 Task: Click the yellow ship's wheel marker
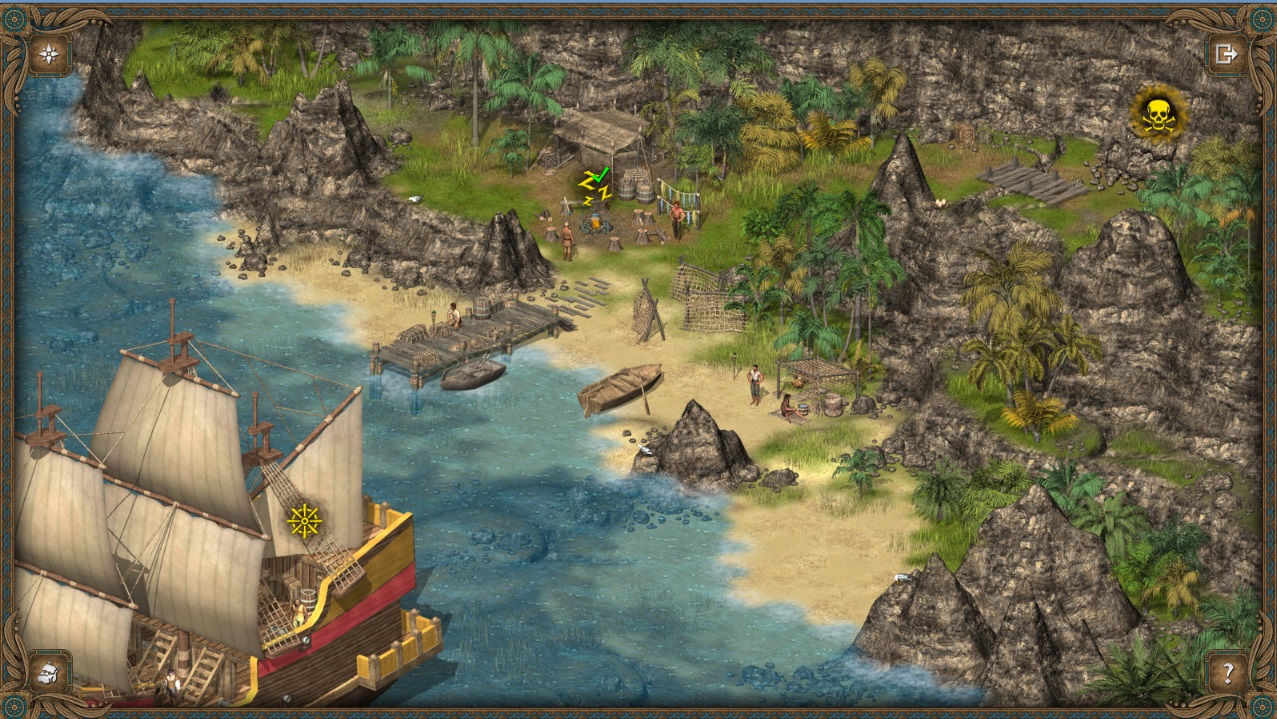click(304, 520)
